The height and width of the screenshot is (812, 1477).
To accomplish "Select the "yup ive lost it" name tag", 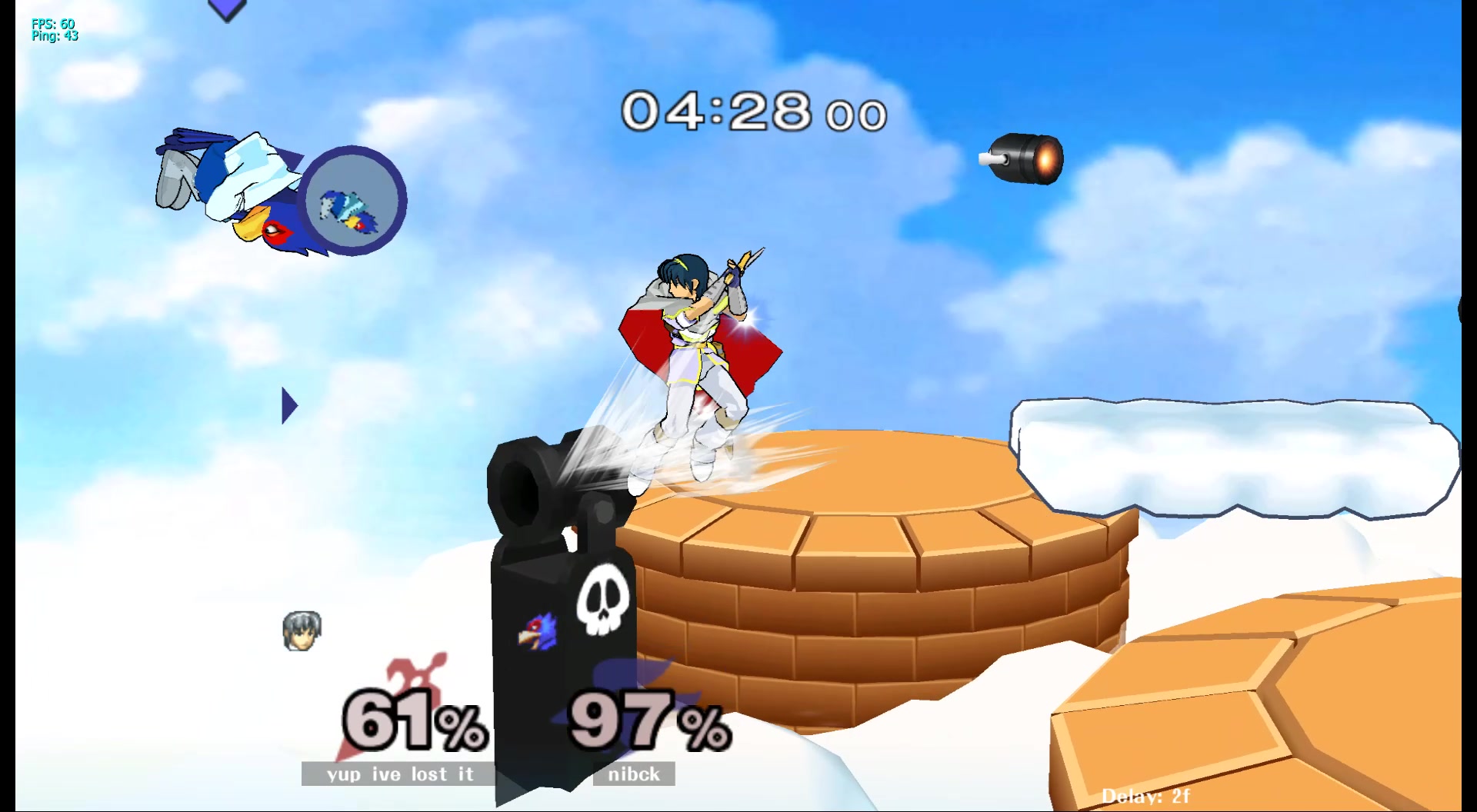I will 398,774.
